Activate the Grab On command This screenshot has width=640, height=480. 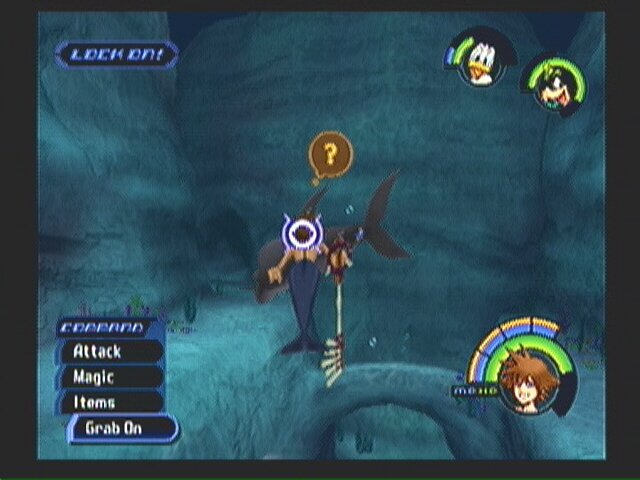pos(122,429)
